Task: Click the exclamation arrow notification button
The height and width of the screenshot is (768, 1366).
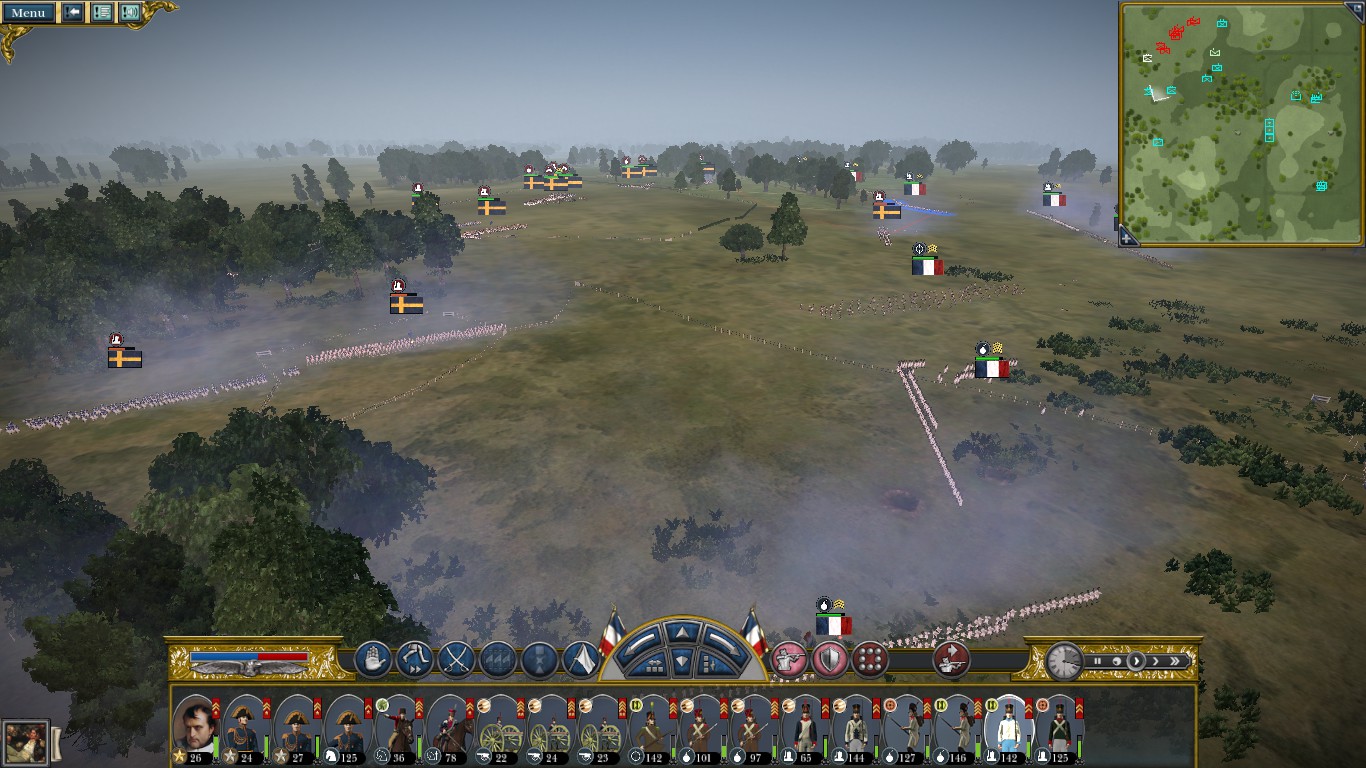Action: 73,13
